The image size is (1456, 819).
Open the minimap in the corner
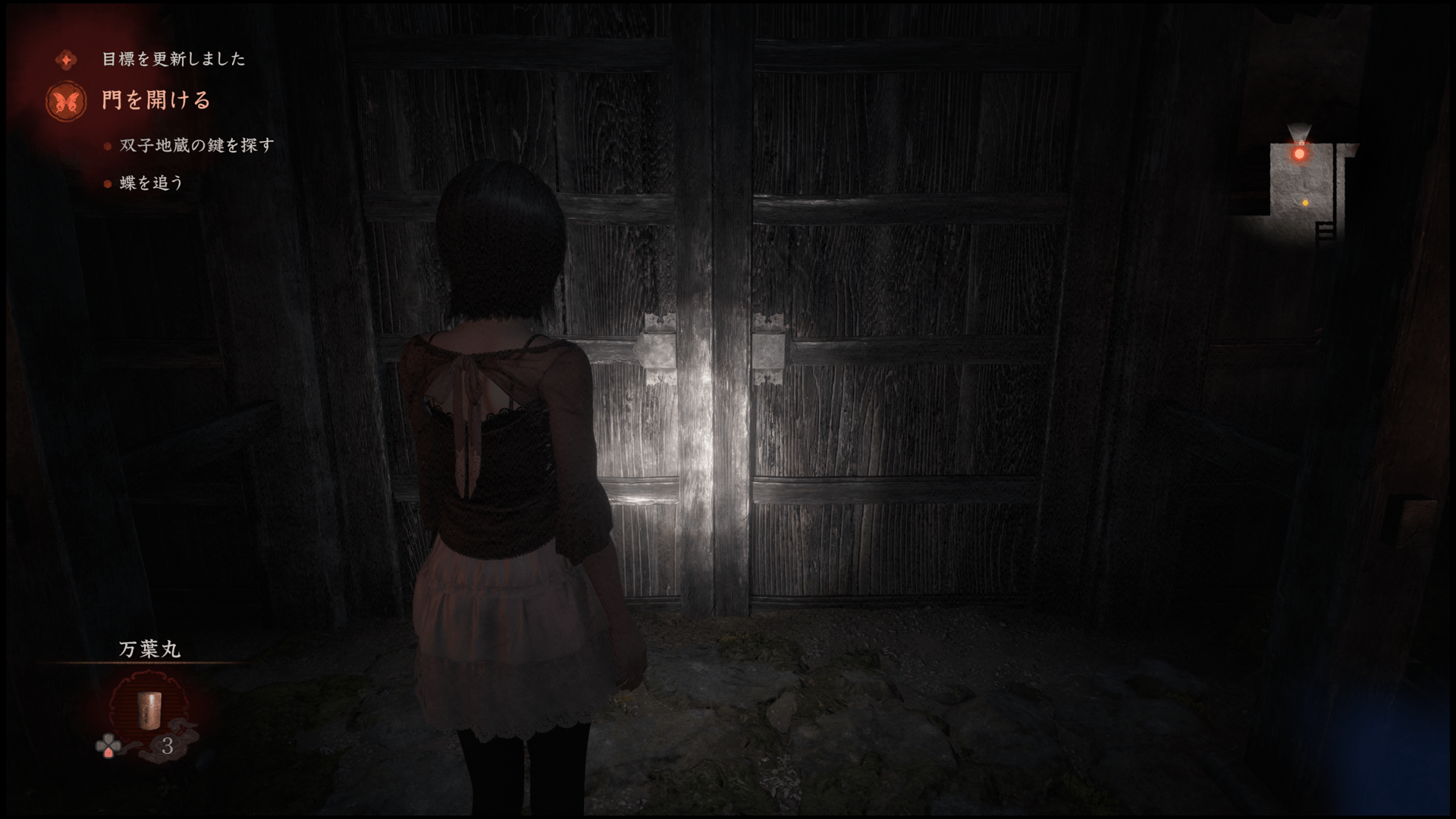point(1308,190)
